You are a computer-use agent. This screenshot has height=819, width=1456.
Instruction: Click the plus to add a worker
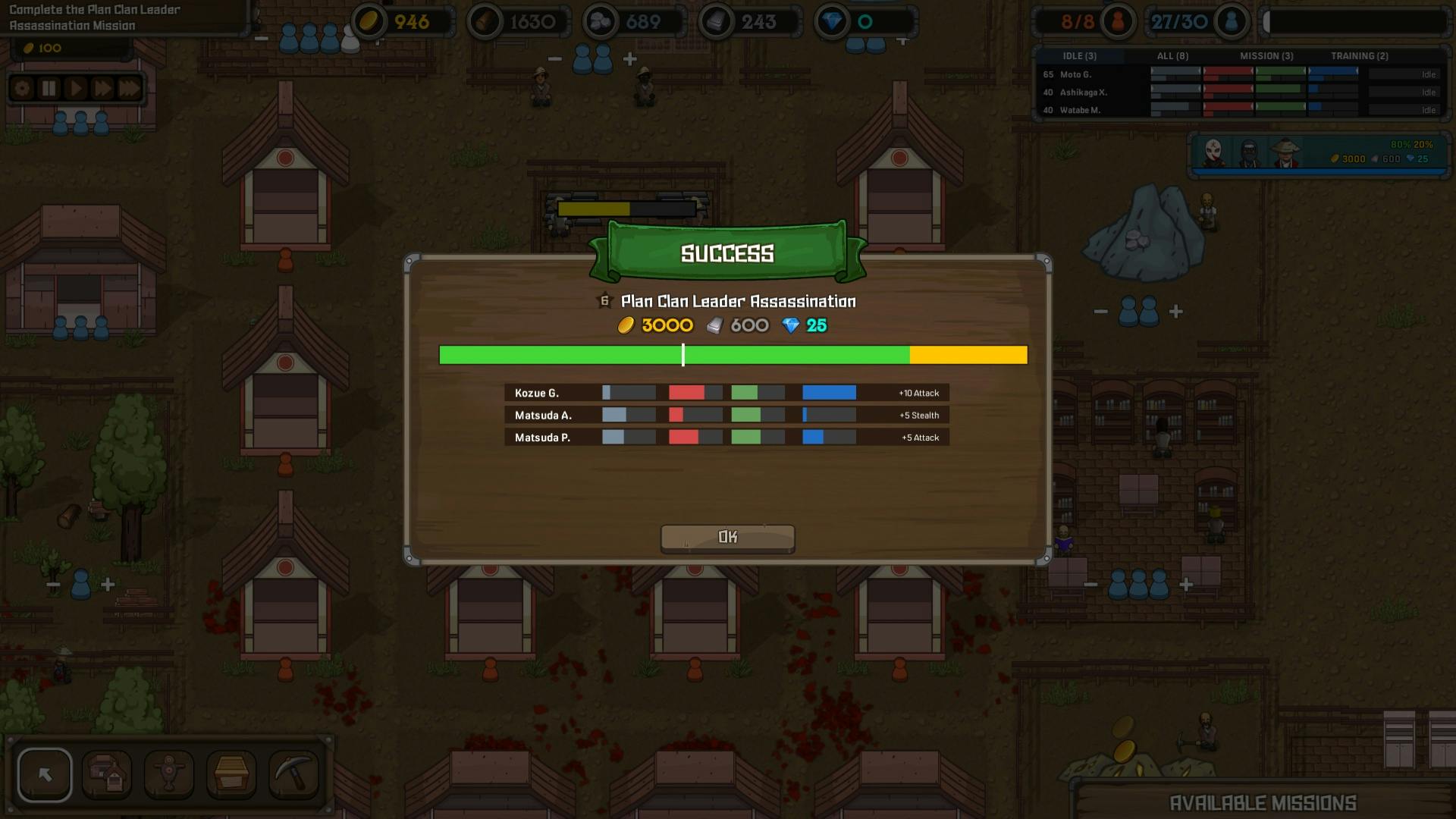[631, 60]
